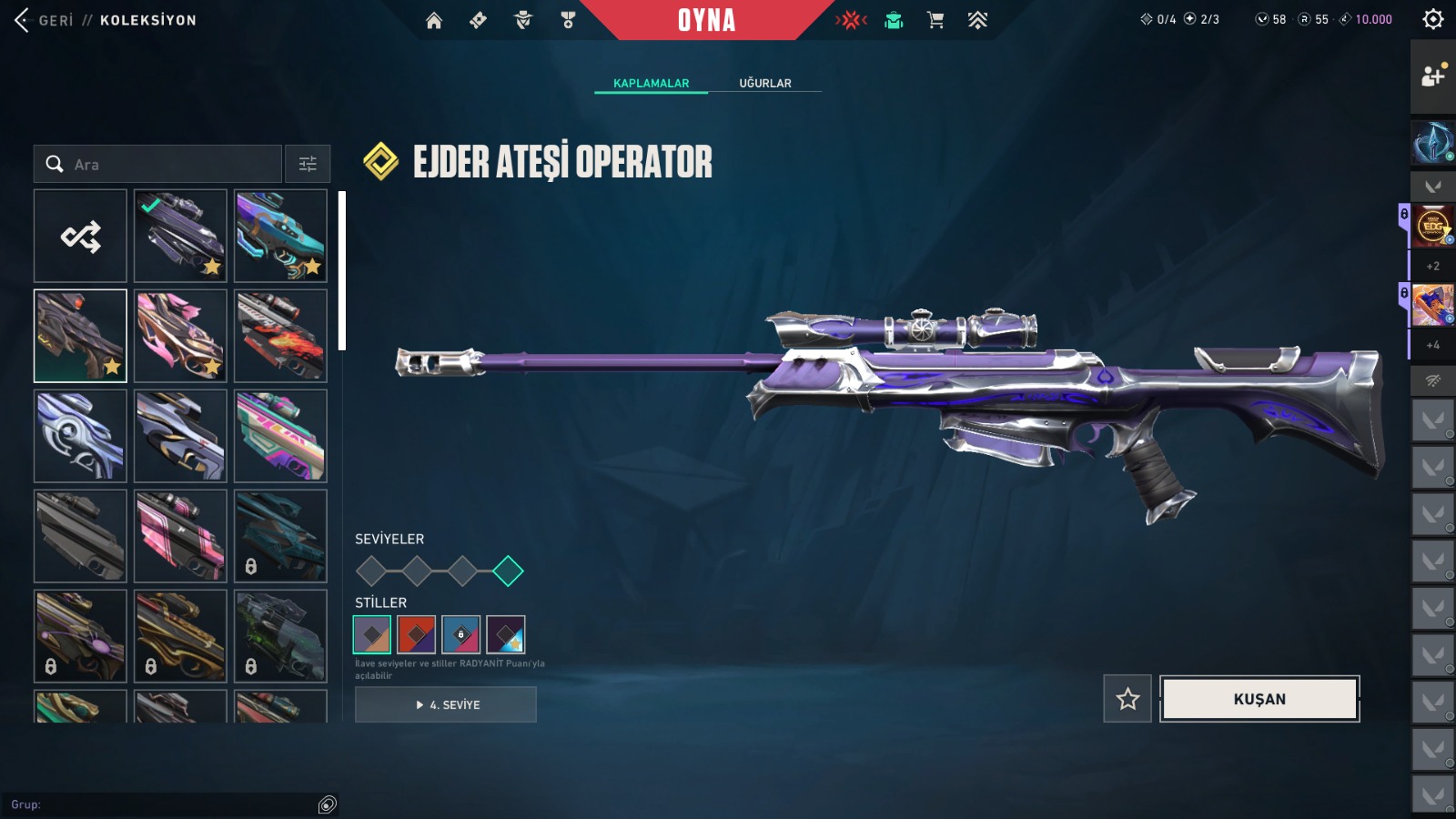Image resolution: width=1456 pixels, height=819 pixels.
Task: Choose the random shuffle skin tile
Action: [x=80, y=237]
